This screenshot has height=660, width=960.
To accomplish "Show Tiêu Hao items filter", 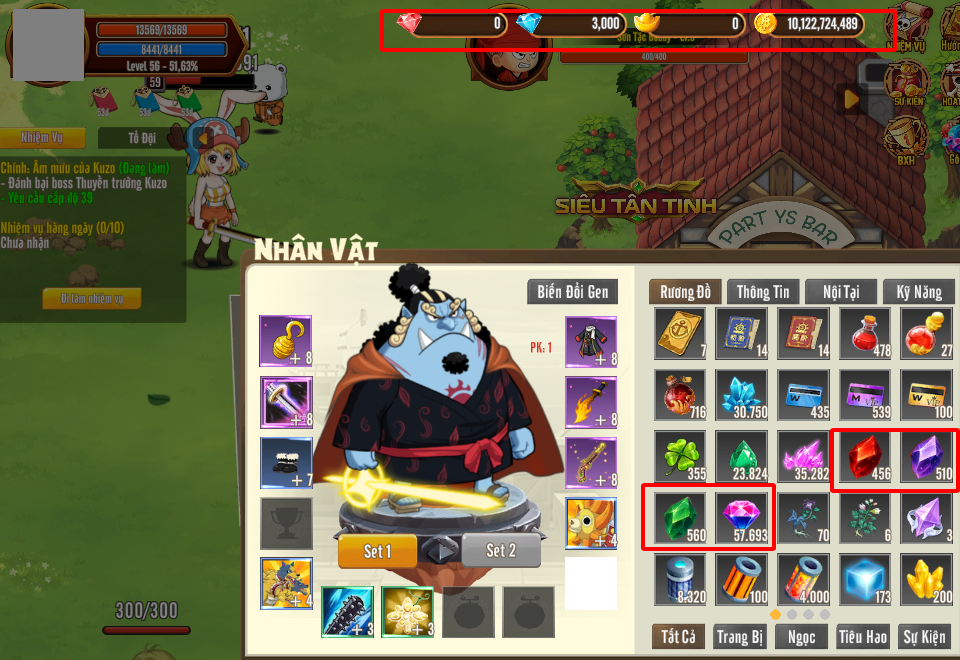I will (x=863, y=636).
